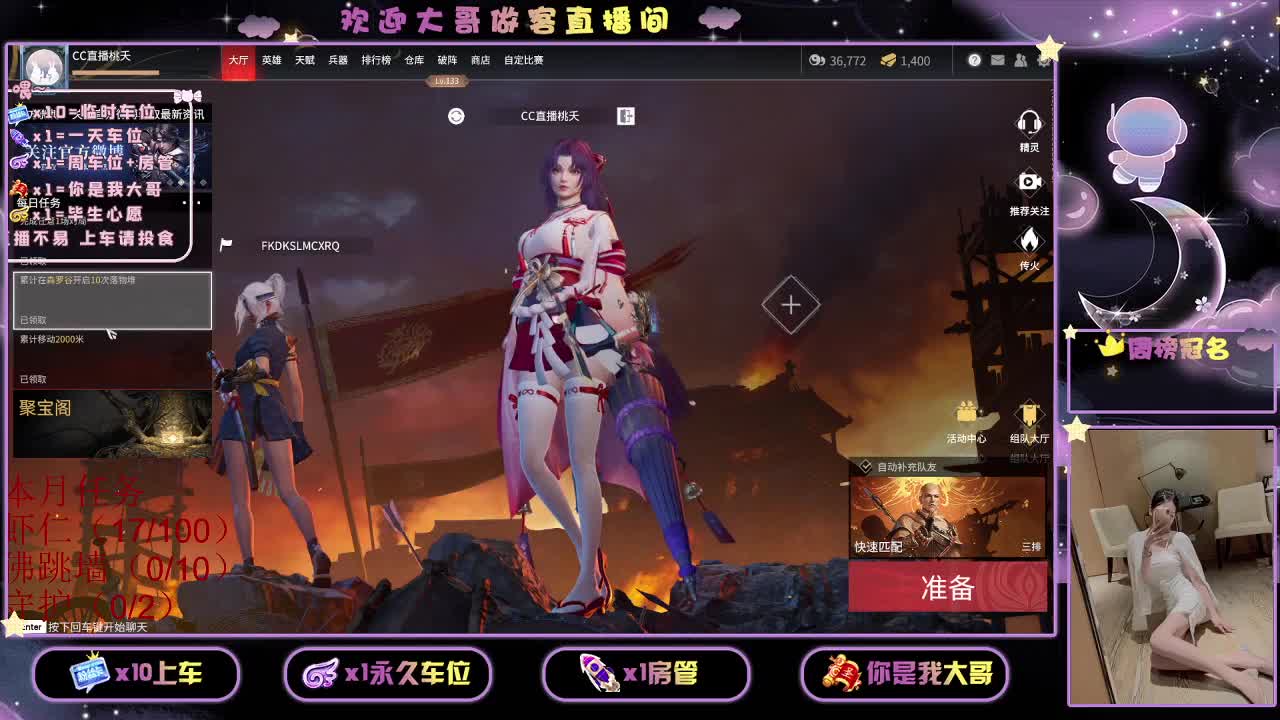Viewport: 1280px width, 720px height.
Task: Open the friends list icon
Action: click(x=1021, y=60)
